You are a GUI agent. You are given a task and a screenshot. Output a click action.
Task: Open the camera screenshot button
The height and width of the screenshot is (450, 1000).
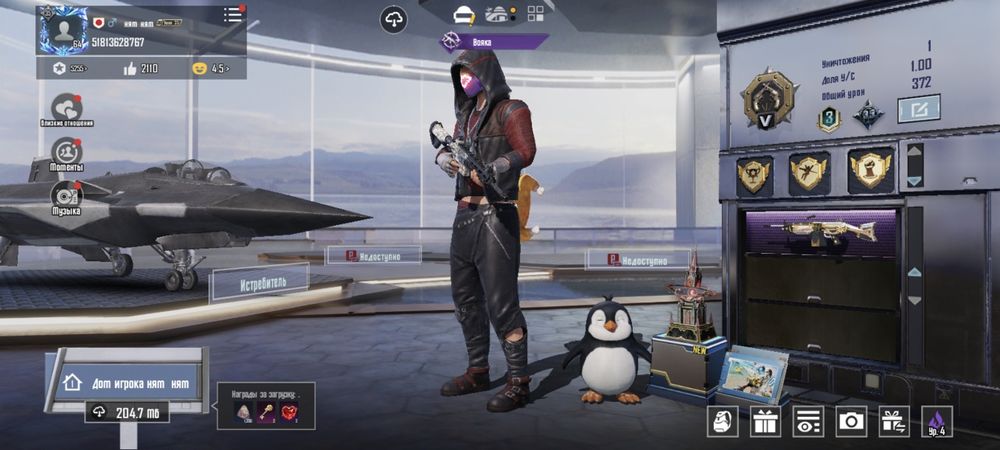851,421
